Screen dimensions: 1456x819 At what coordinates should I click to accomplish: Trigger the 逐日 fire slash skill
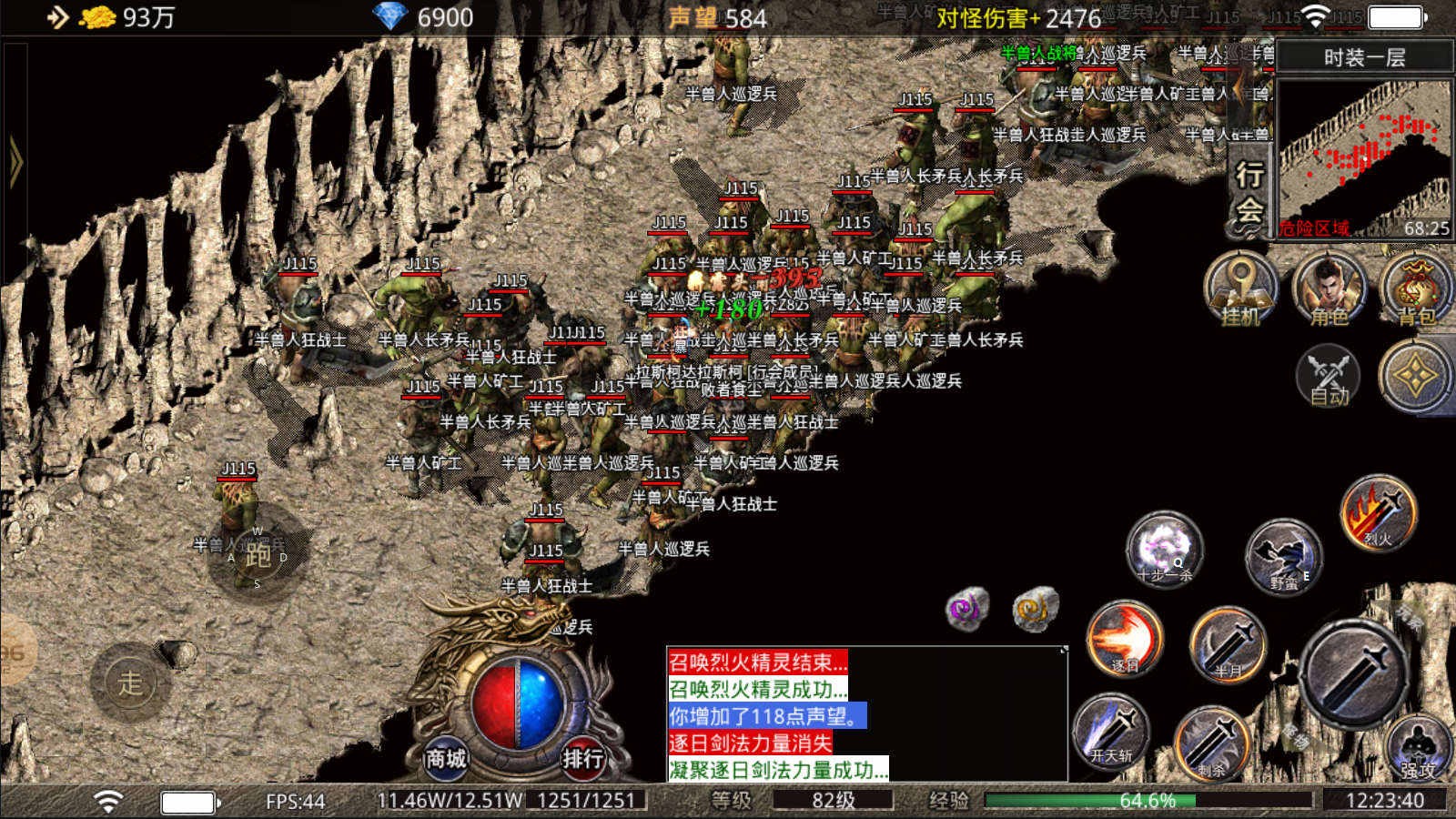[1125, 638]
